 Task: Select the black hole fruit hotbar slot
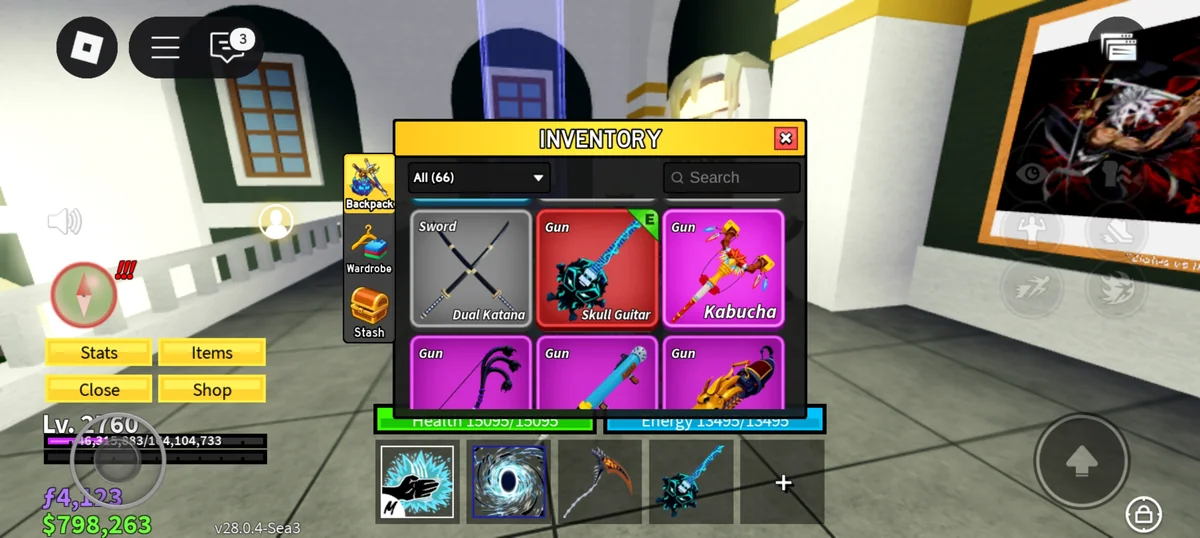click(509, 482)
